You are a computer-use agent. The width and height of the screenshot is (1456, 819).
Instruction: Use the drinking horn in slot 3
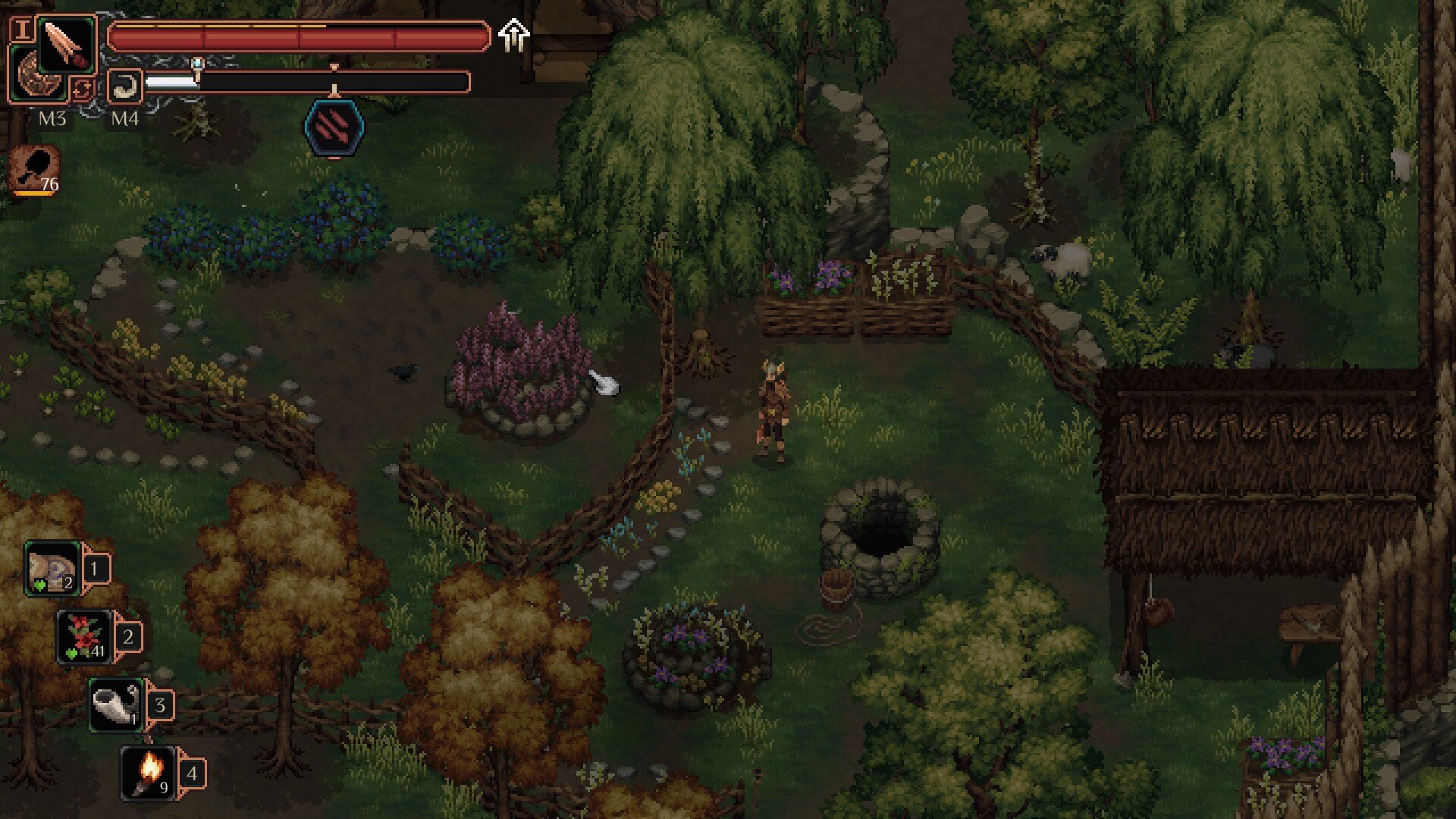pyautogui.click(x=116, y=704)
